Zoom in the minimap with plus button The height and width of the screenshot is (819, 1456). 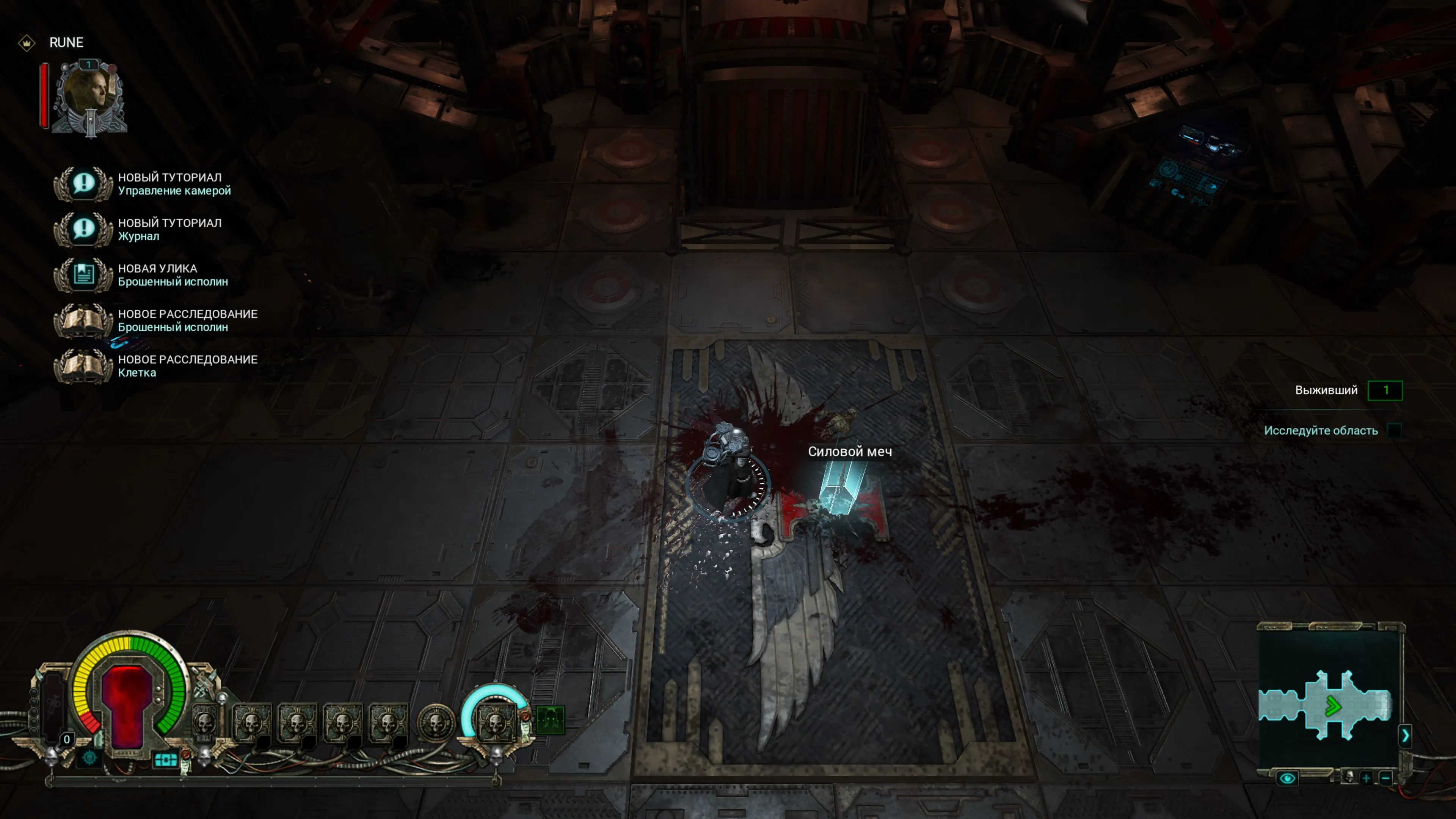[x=1366, y=778]
